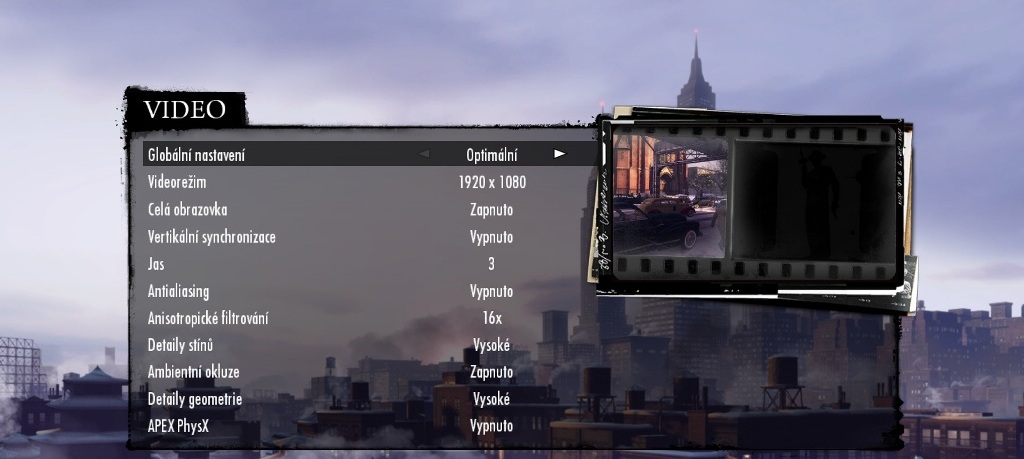Image resolution: width=1024 pixels, height=459 pixels.
Task: Open the Vertikální synchronizace setting
Action: pyautogui.click(x=211, y=237)
